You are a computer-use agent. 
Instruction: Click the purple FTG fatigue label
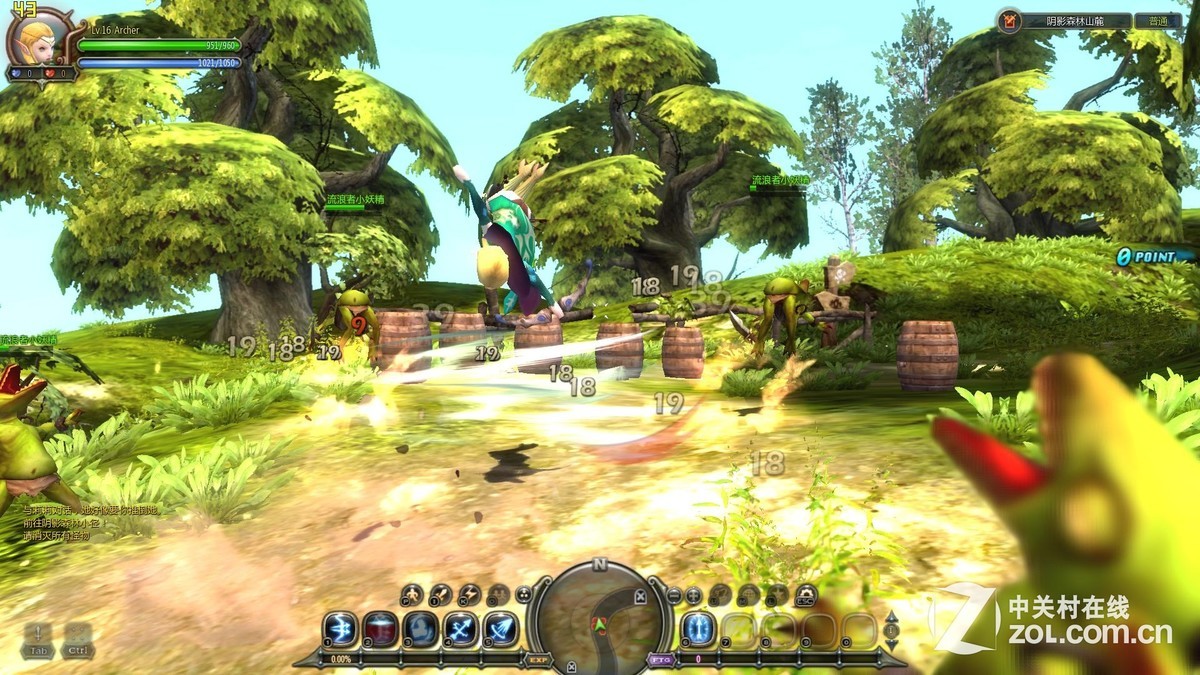pos(660,660)
